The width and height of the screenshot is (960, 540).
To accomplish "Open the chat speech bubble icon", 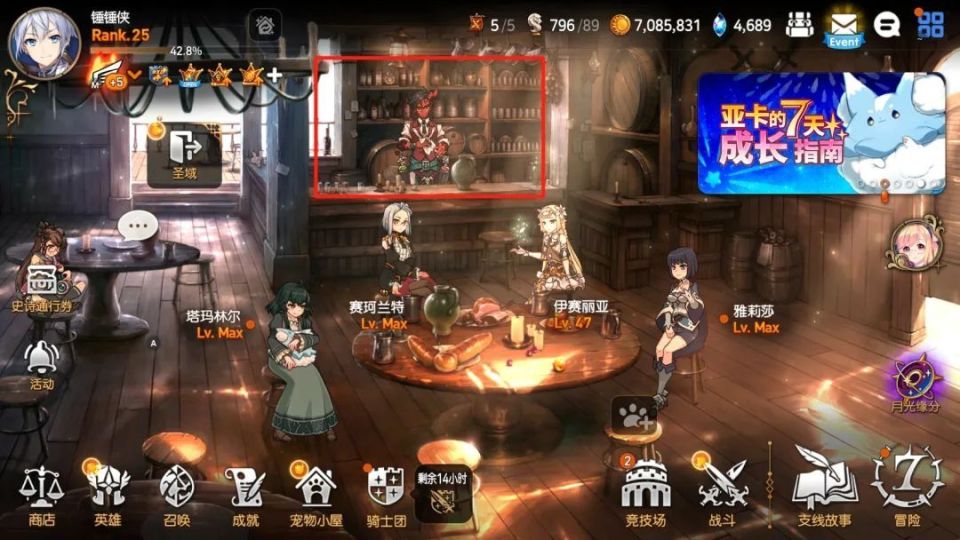I will (886, 25).
